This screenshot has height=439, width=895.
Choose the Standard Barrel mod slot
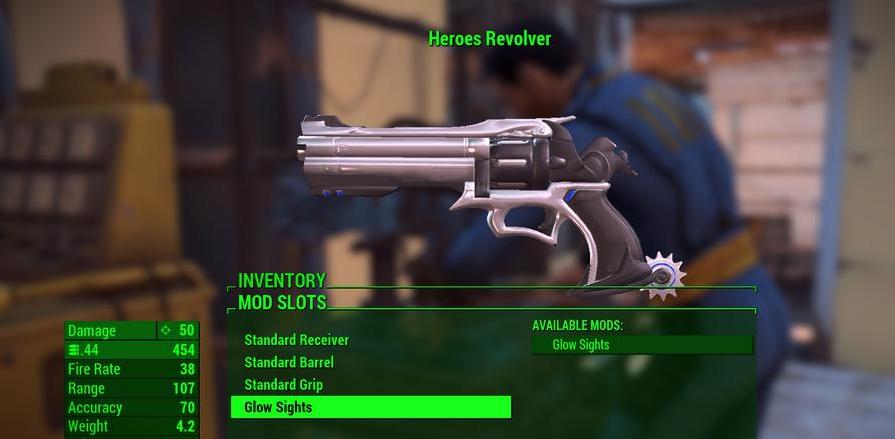click(x=289, y=362)
